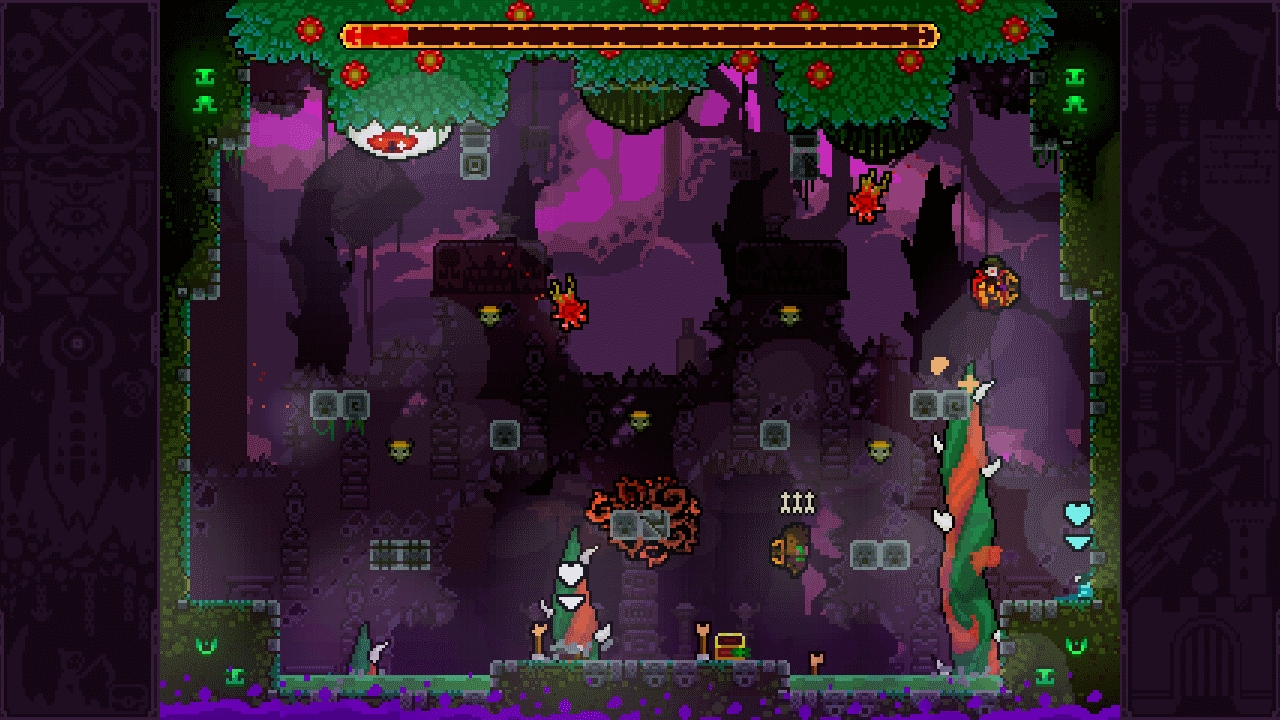Screen dimensions: 1280x720
Task: Click the boss health bar at the top
Action: coord(640,37)
